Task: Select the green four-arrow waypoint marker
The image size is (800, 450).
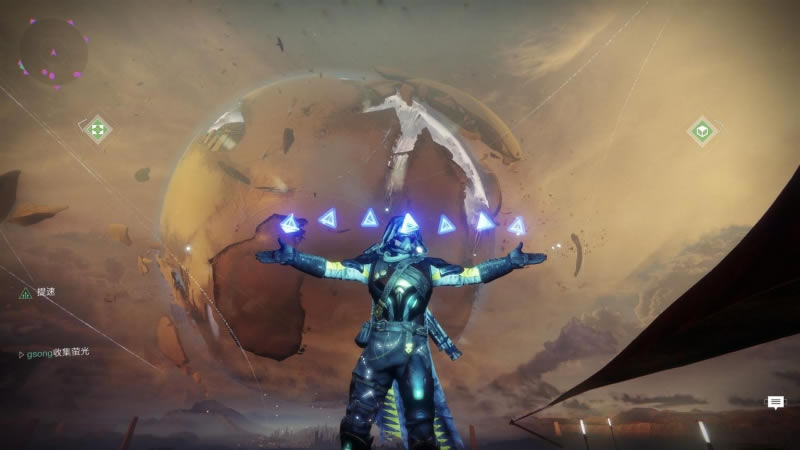Action: tap(97, 129)
